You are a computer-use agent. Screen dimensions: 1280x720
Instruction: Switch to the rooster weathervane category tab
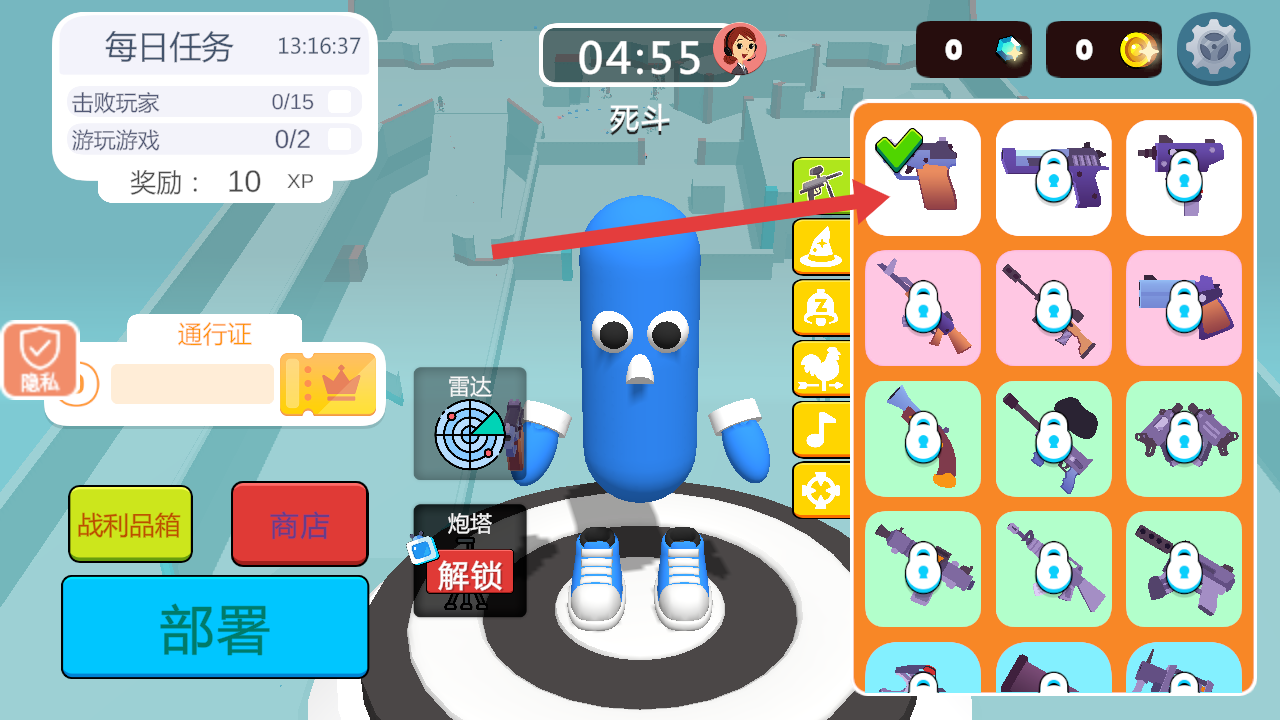pos(820,368)
